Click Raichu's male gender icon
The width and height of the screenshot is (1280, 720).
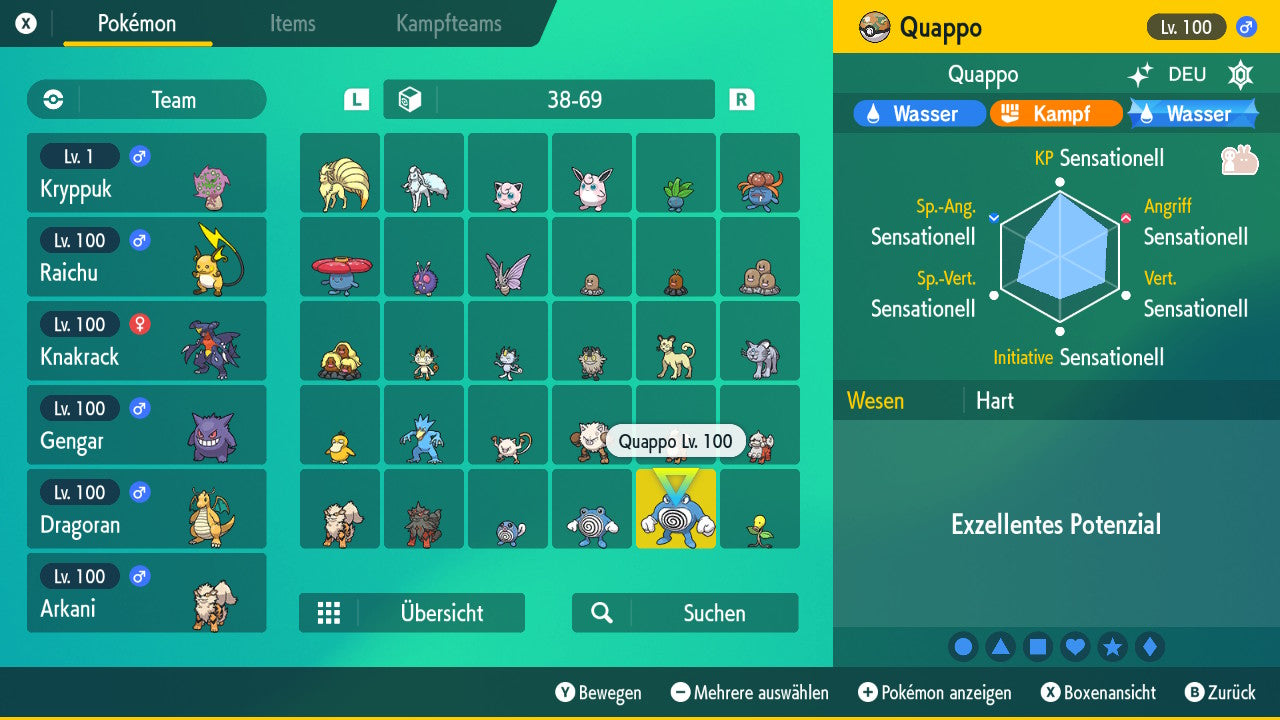click(x=138, y=240)
